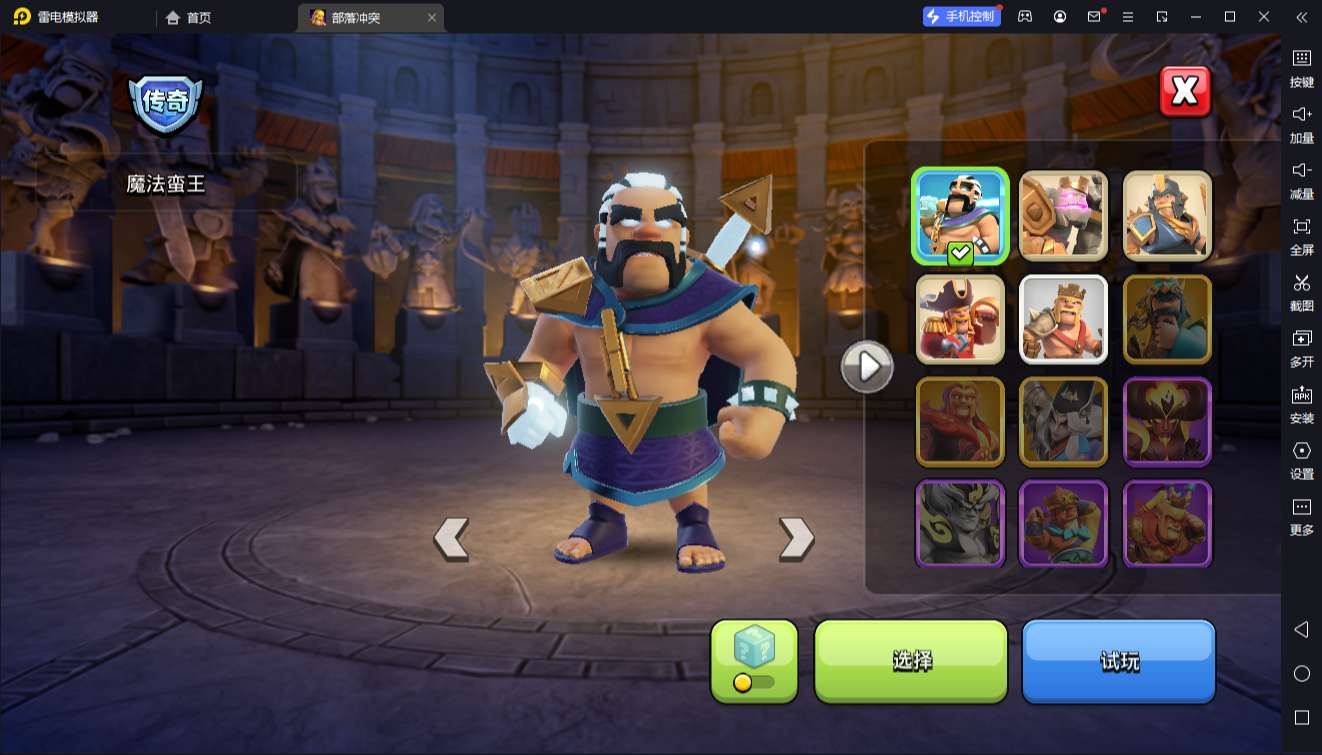The image size is (1322, 755).
Task: Close the skin screen with the red X
Action: click(1185, 92)
